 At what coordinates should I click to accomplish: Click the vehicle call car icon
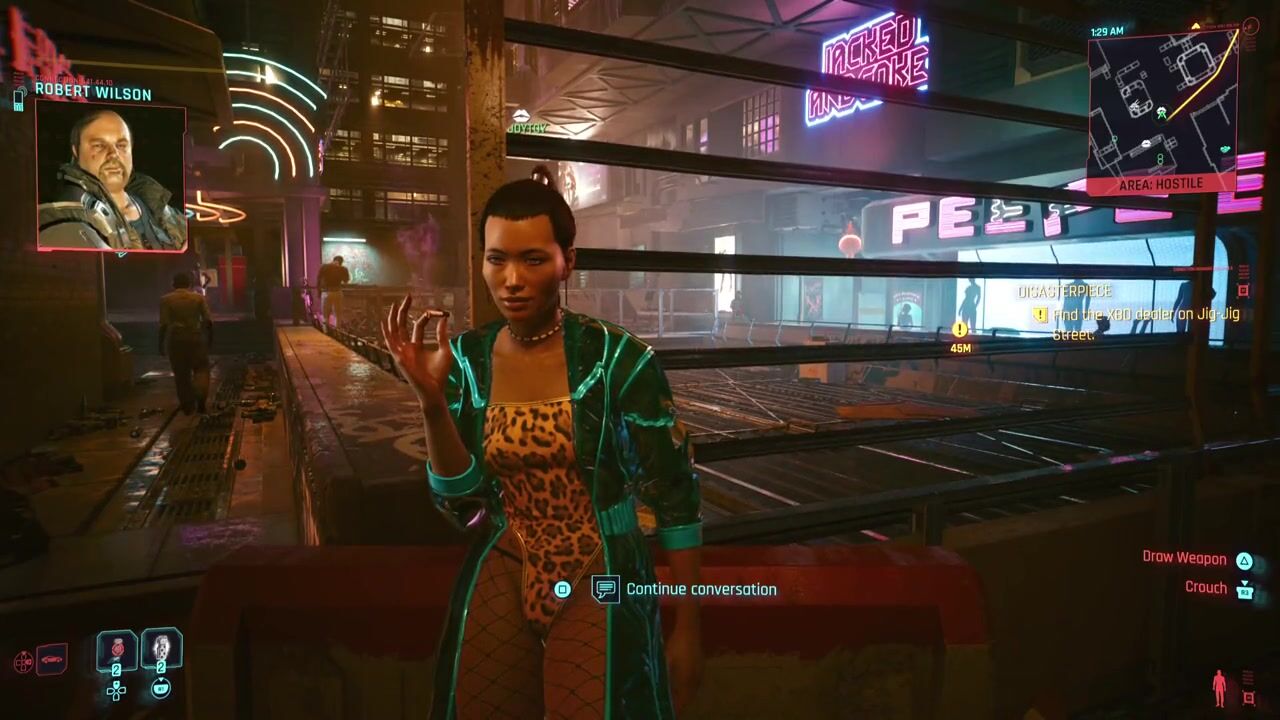[51, 659]
